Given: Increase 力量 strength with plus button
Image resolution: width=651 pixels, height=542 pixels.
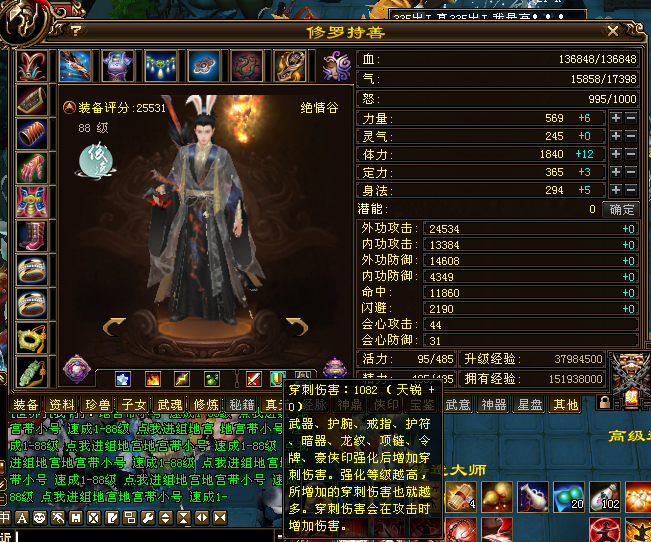Looking at the screenshot, I should pyautogui.click(x=616, y=118).
